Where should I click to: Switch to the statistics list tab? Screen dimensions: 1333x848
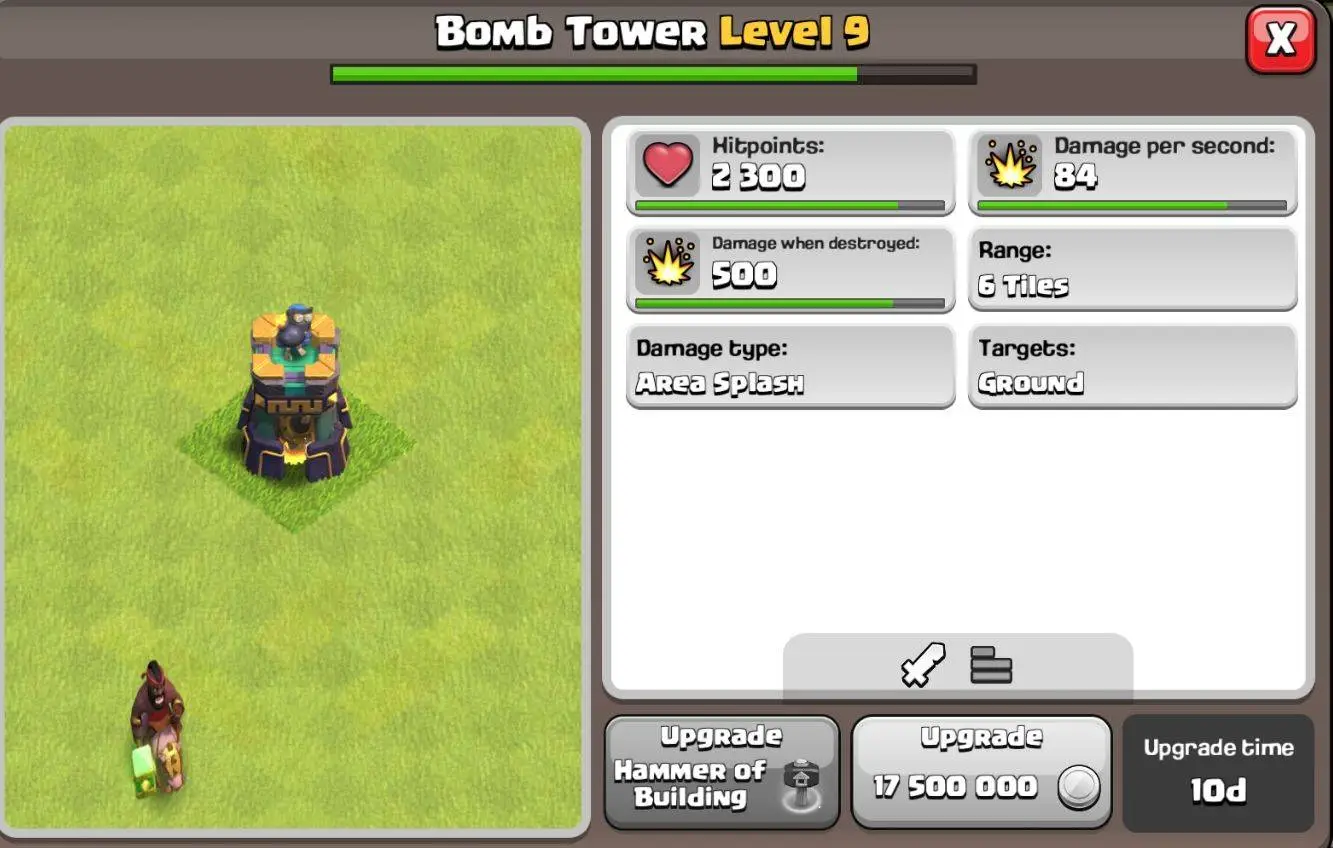(x=988, y=666)
